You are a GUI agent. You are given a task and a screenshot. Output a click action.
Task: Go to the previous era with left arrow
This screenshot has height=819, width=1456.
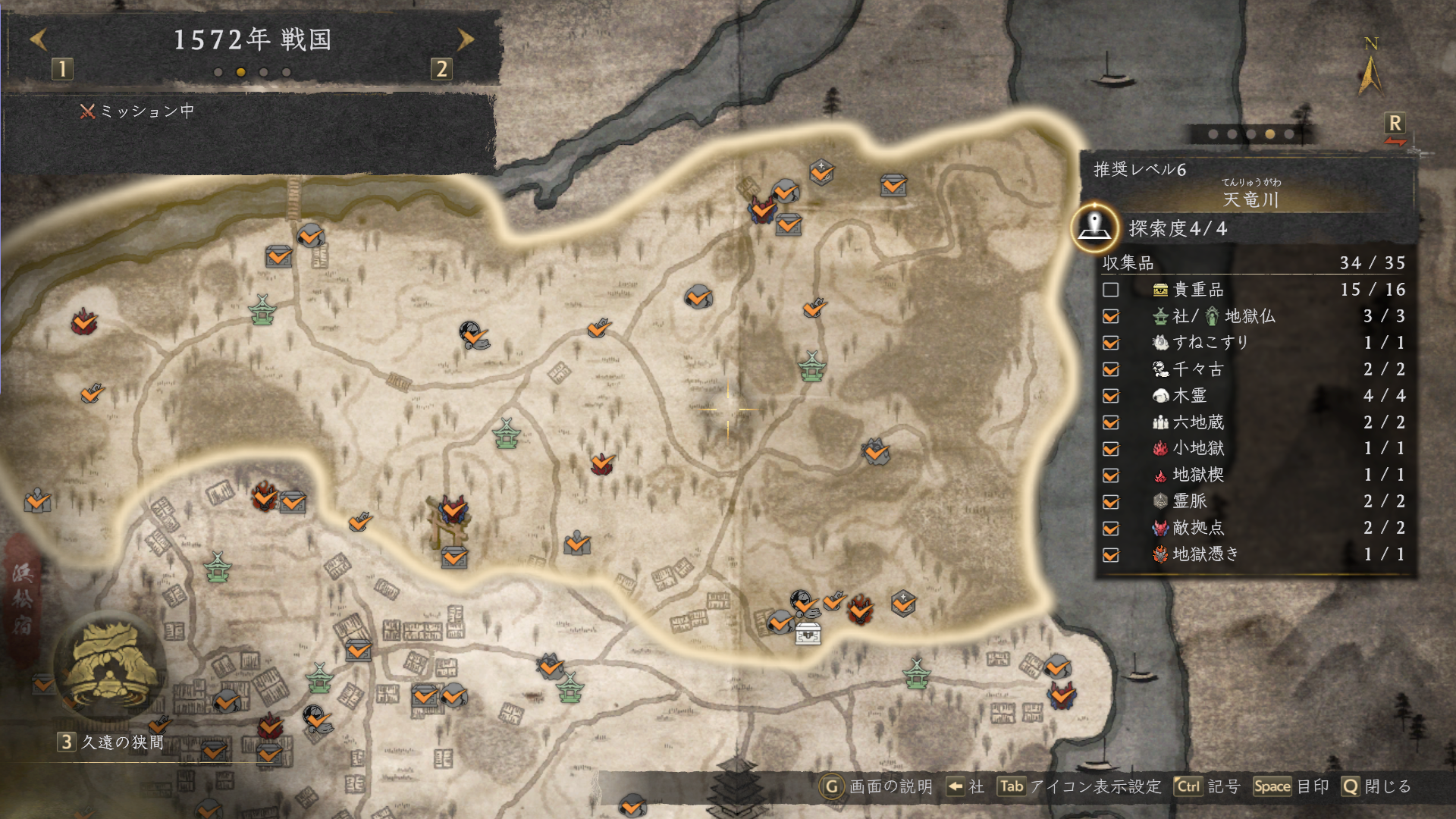tap(39, 39)
